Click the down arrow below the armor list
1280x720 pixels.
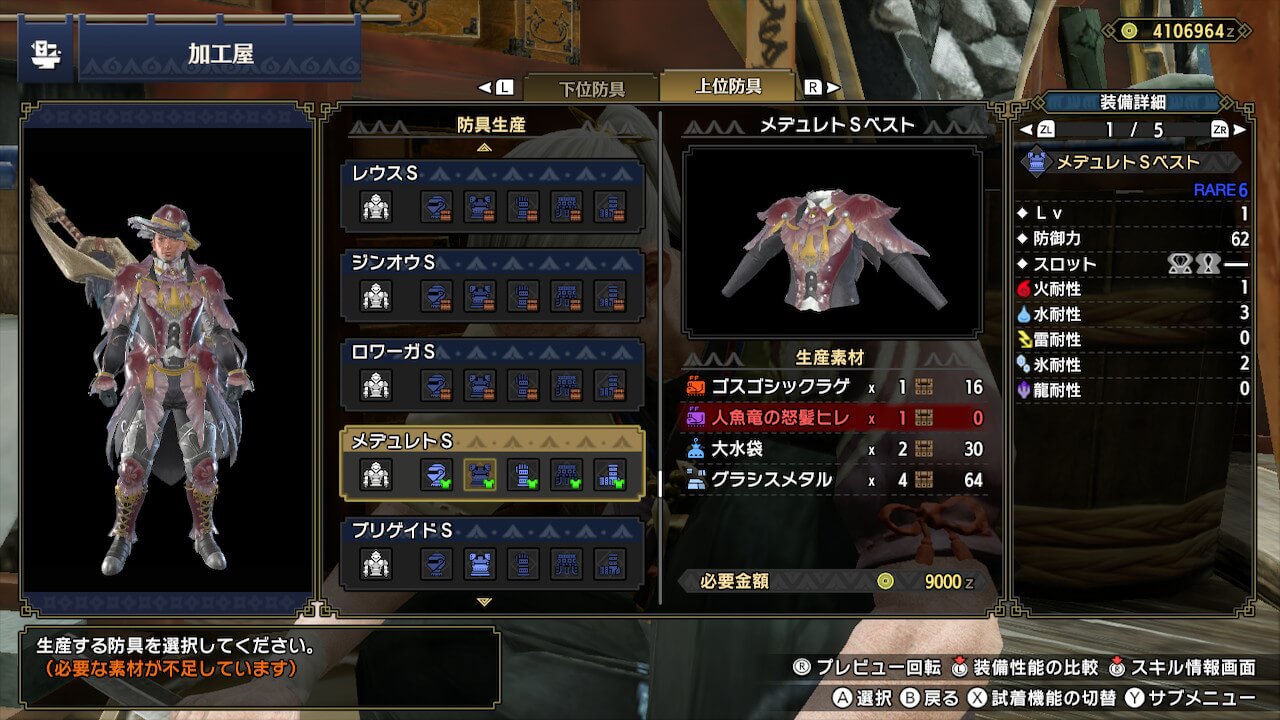485,602
